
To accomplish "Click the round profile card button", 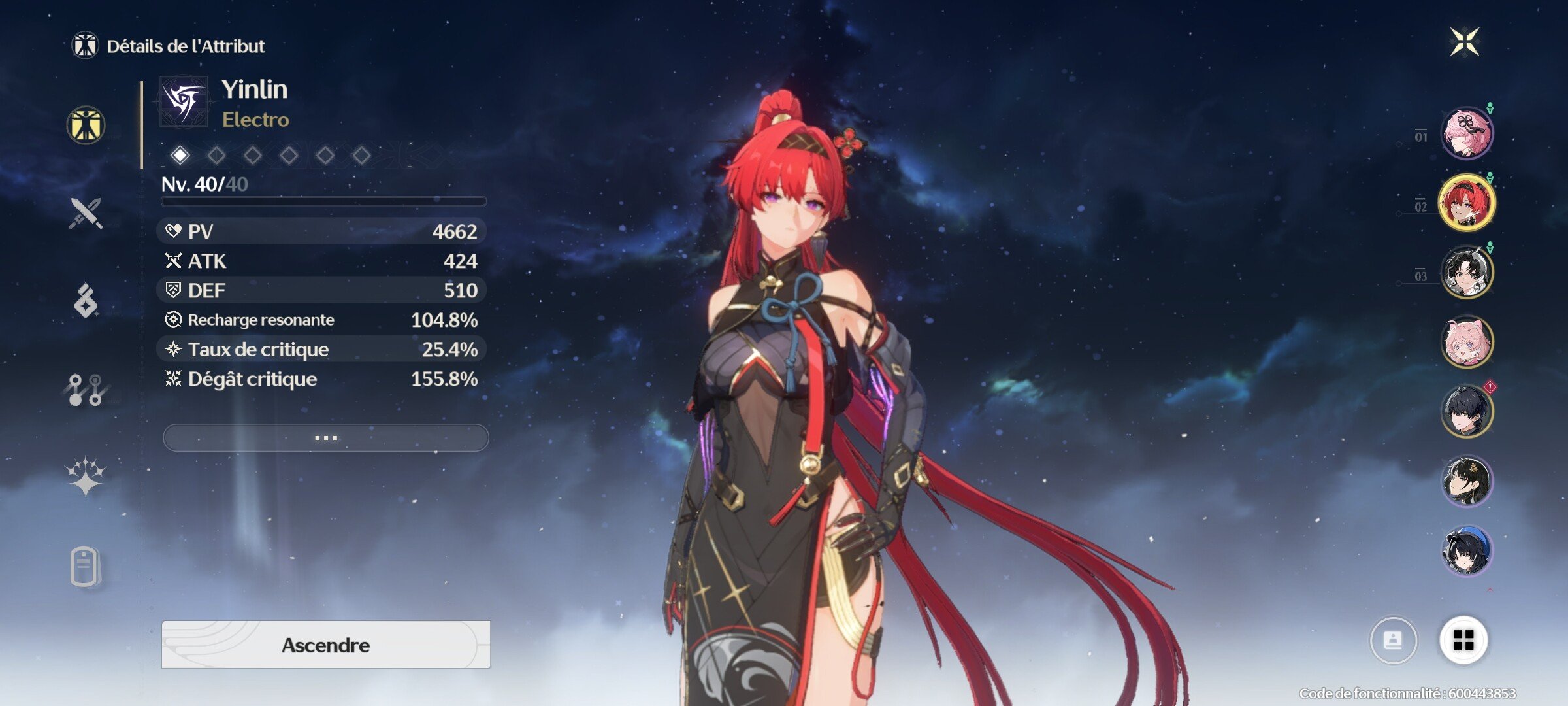I will click(x=1393, y=640).
